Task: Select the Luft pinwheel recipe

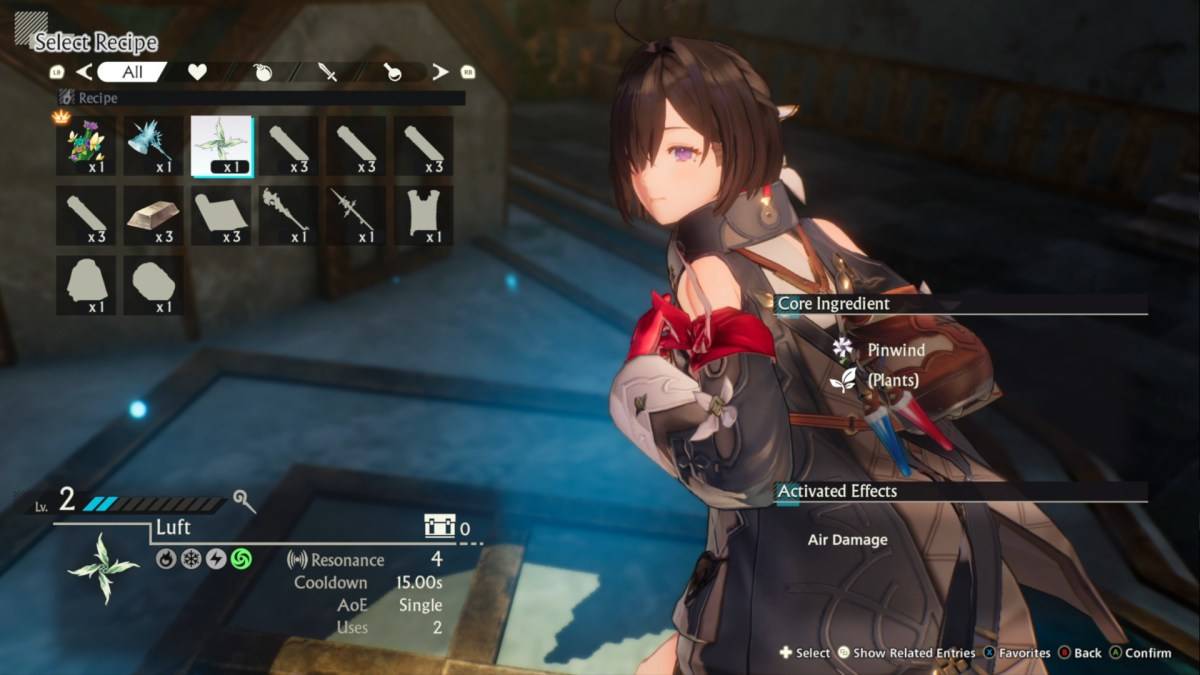Action: (222, 146)
